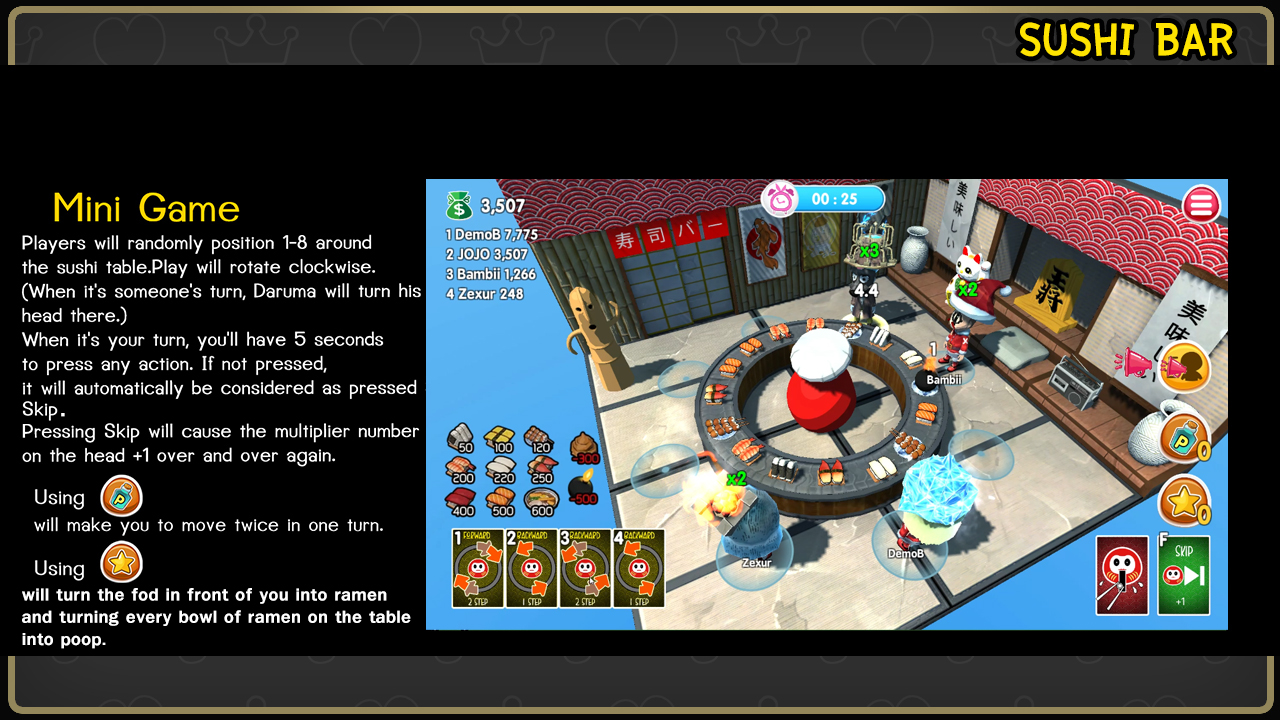Choose card 2, Backward 1 Step
The image size is (1280, 720).
pyautogui.click(x=531, y=568)
